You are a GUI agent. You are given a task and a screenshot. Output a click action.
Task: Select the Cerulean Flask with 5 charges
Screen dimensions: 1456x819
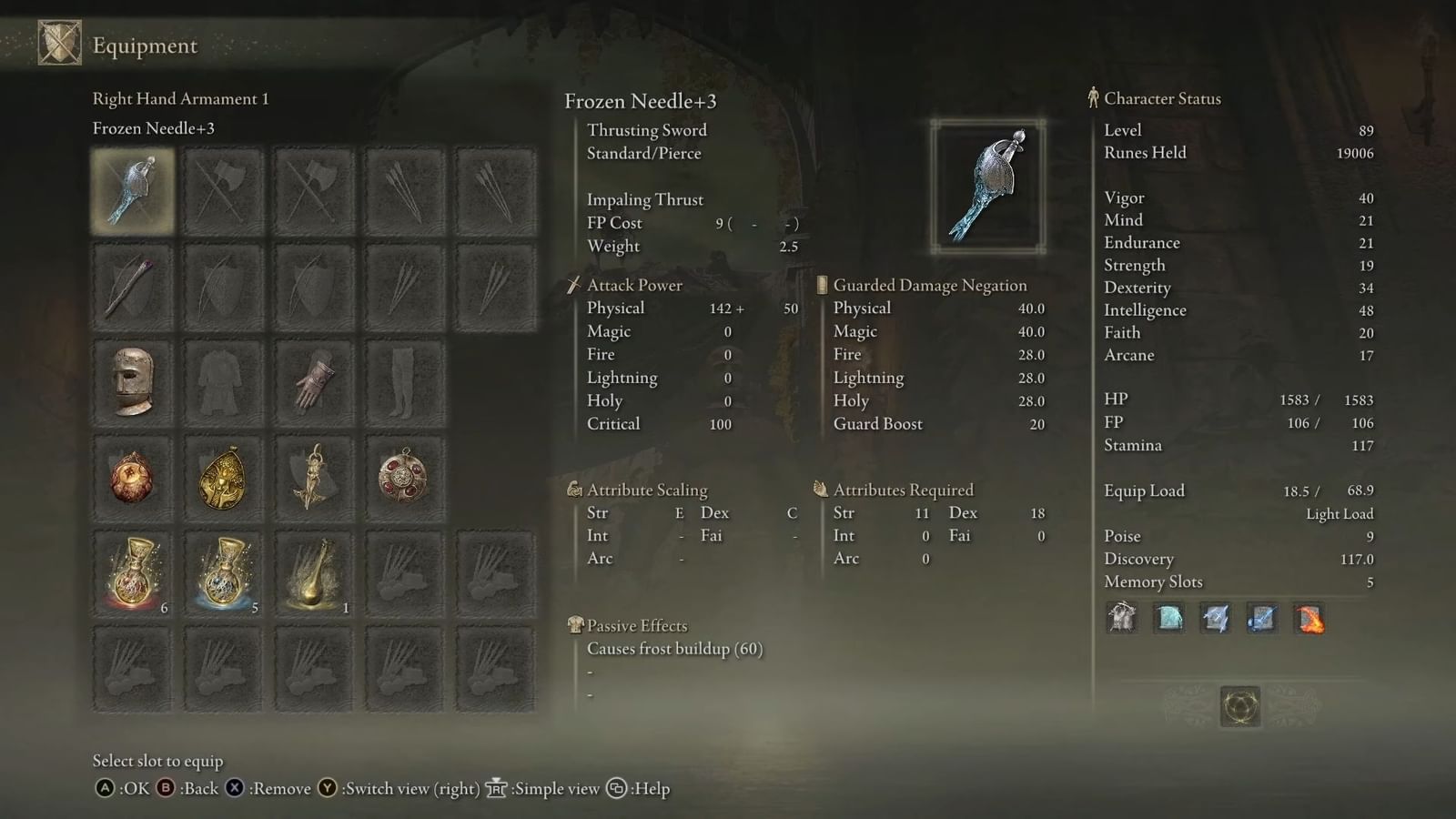(x=223, y=573)
